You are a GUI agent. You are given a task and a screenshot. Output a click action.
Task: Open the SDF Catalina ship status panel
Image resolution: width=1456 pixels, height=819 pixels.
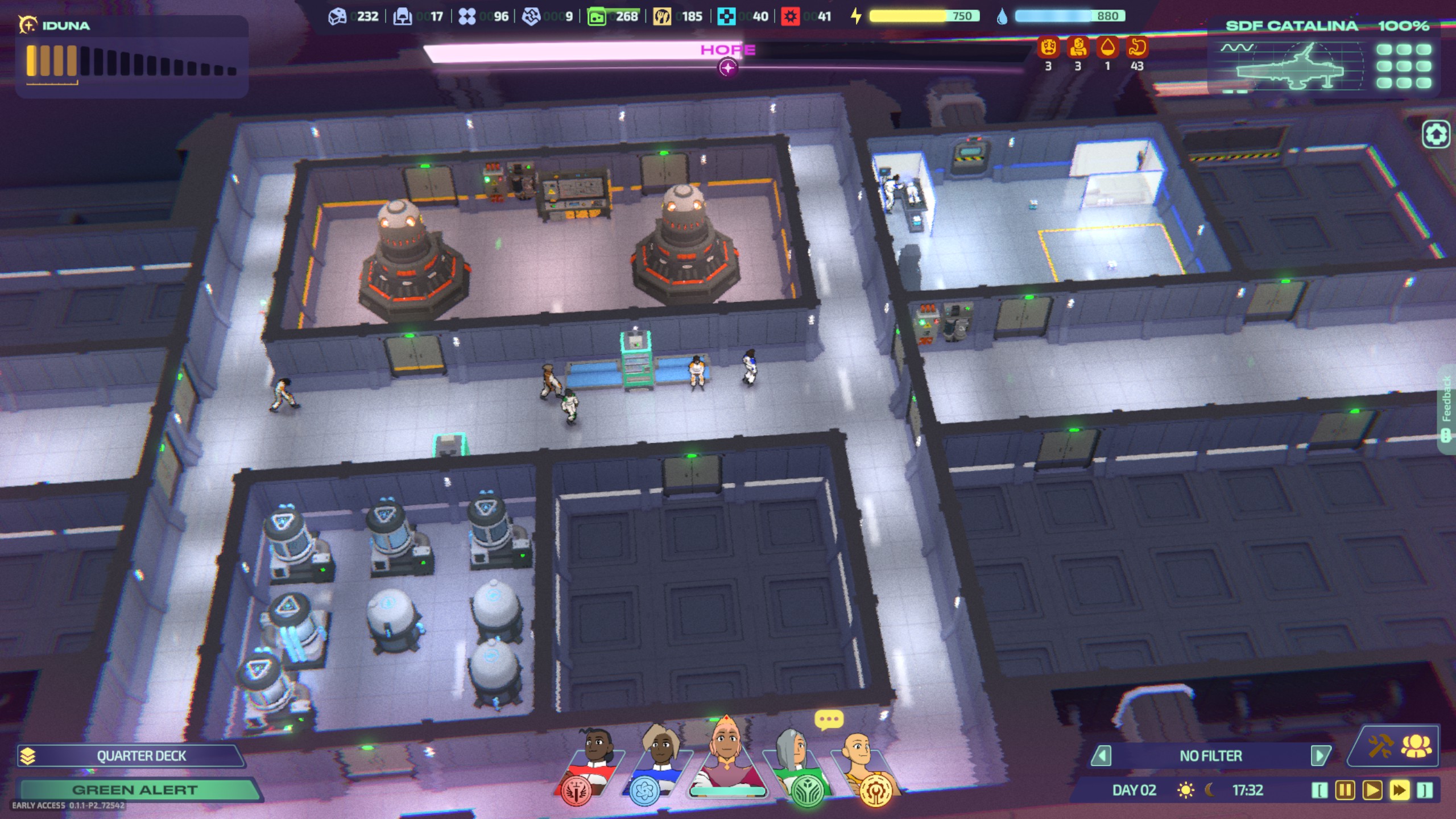[1325, 57]
